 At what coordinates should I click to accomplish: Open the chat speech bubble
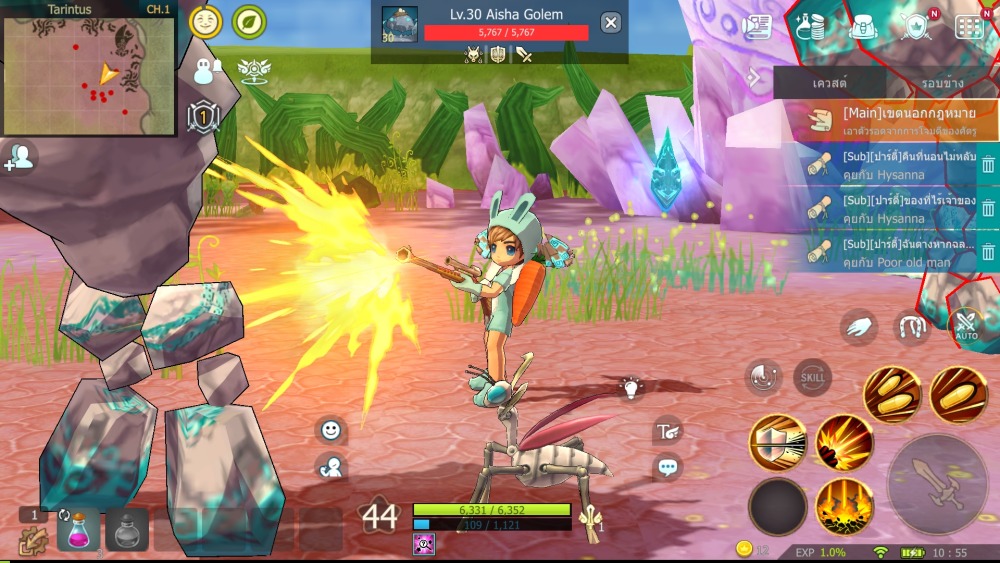(667, 467)
